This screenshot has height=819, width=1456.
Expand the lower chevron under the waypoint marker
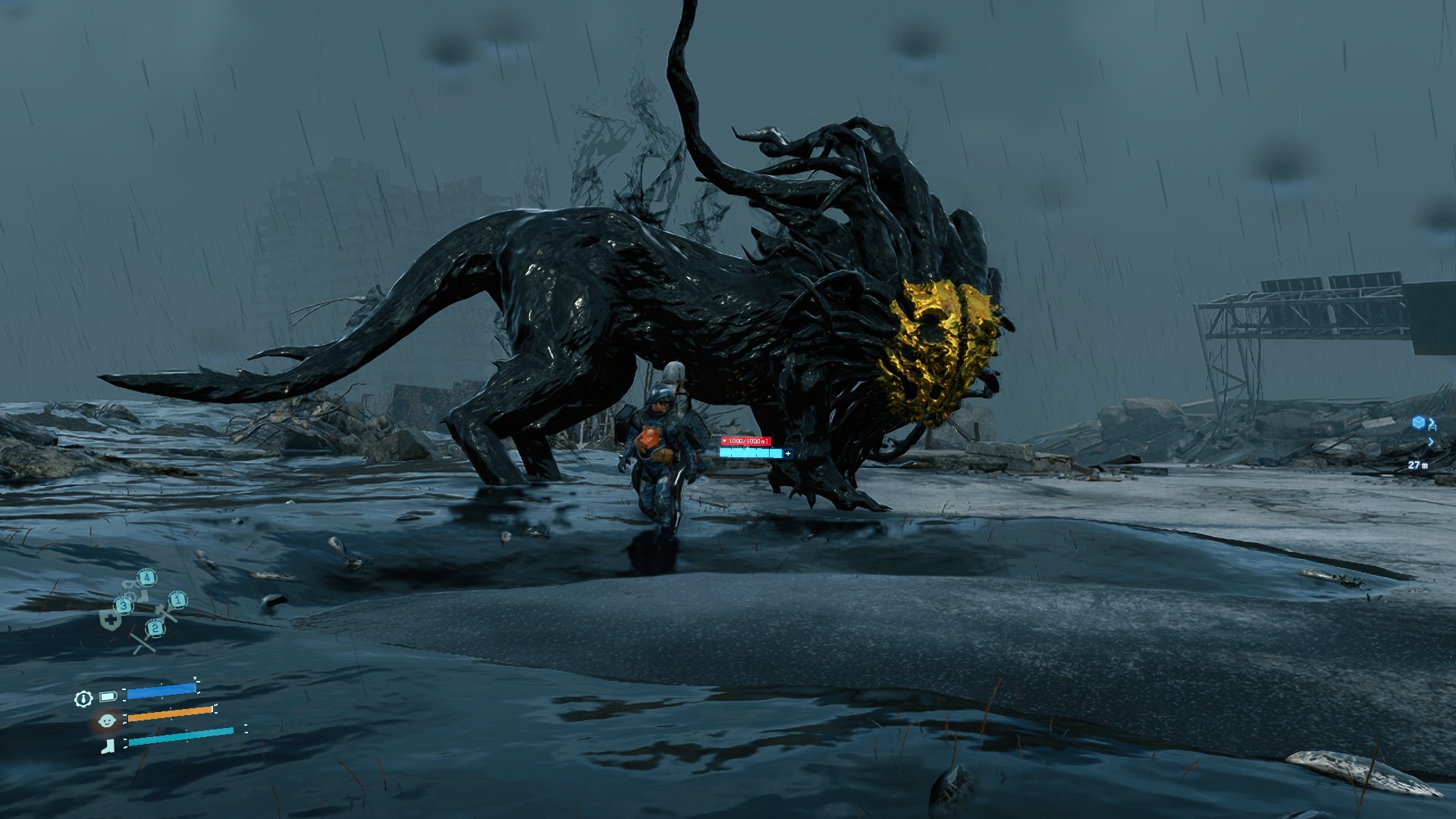tap(1431, 442)
